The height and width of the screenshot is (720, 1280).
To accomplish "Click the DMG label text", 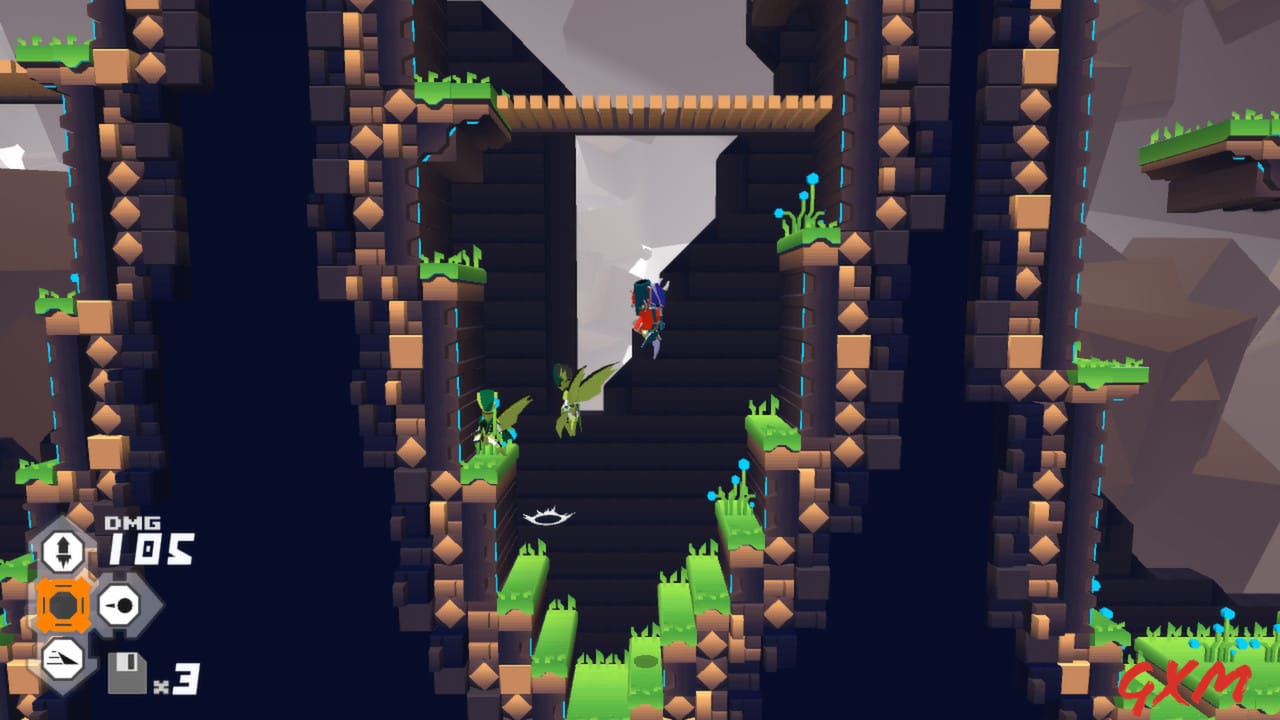I will tap(133, 523).
